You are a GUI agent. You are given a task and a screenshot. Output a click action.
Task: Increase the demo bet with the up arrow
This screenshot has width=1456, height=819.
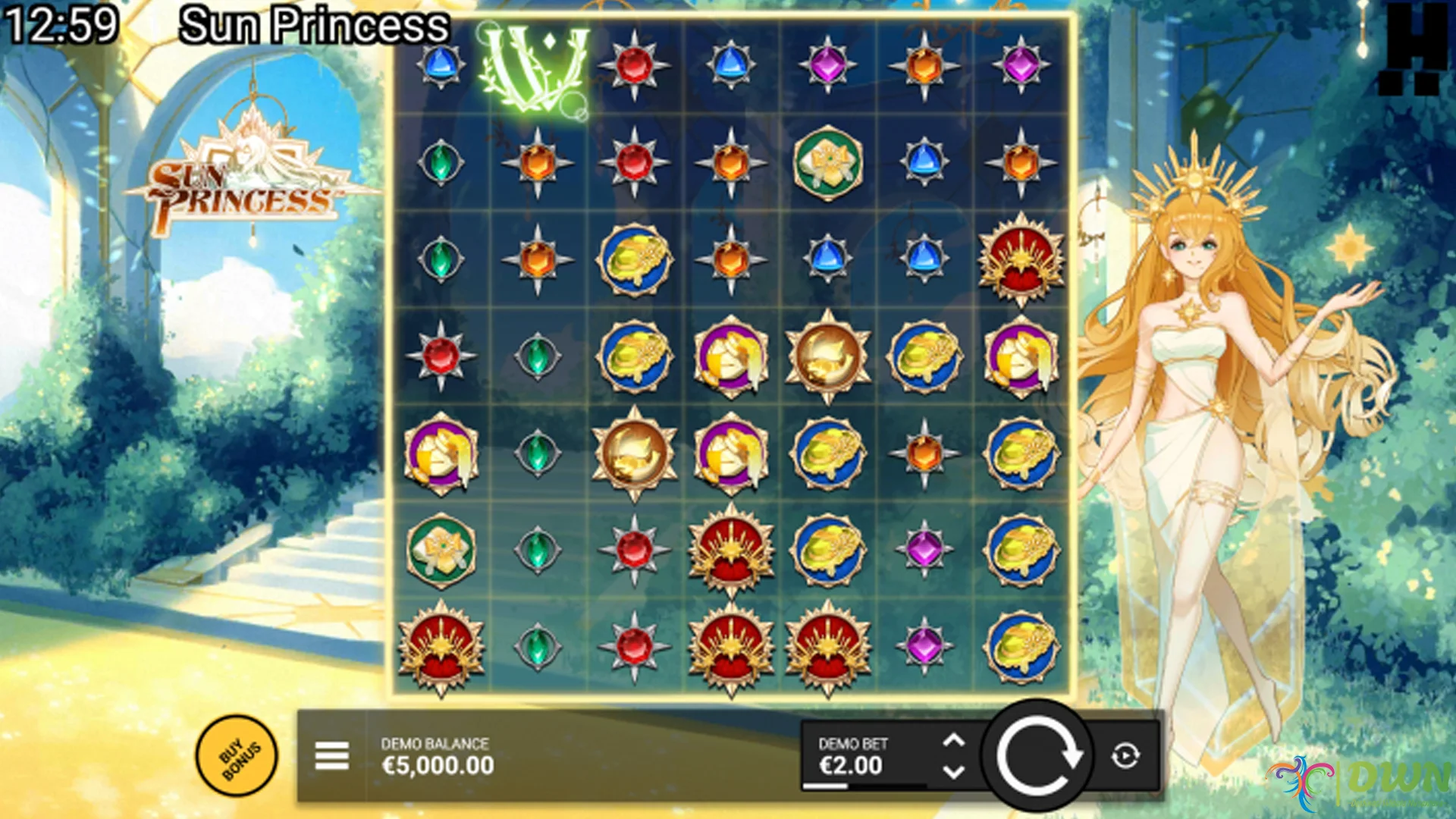click(x=953, y=740)
